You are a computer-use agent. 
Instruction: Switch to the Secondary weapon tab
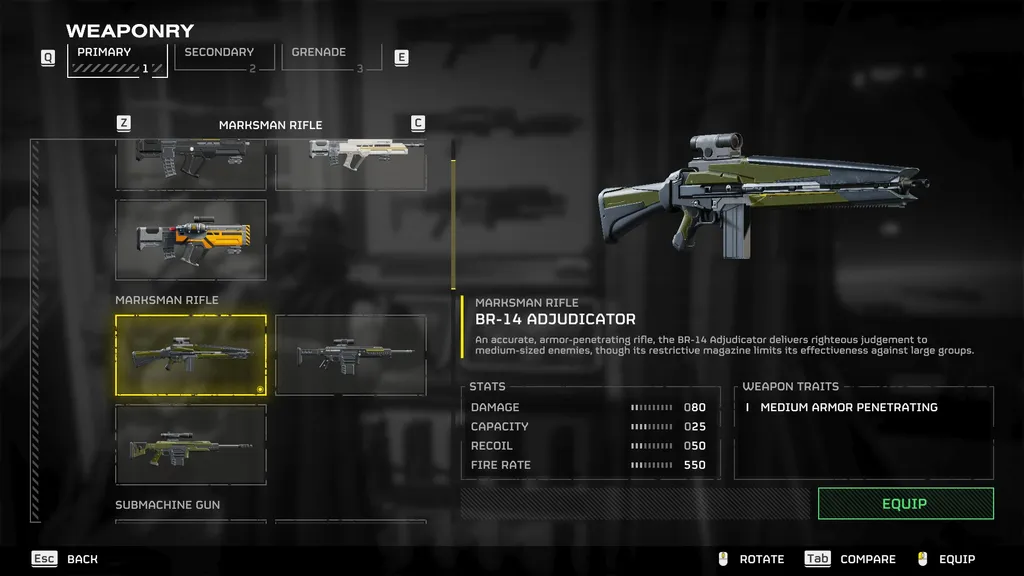tap(219, 58)
